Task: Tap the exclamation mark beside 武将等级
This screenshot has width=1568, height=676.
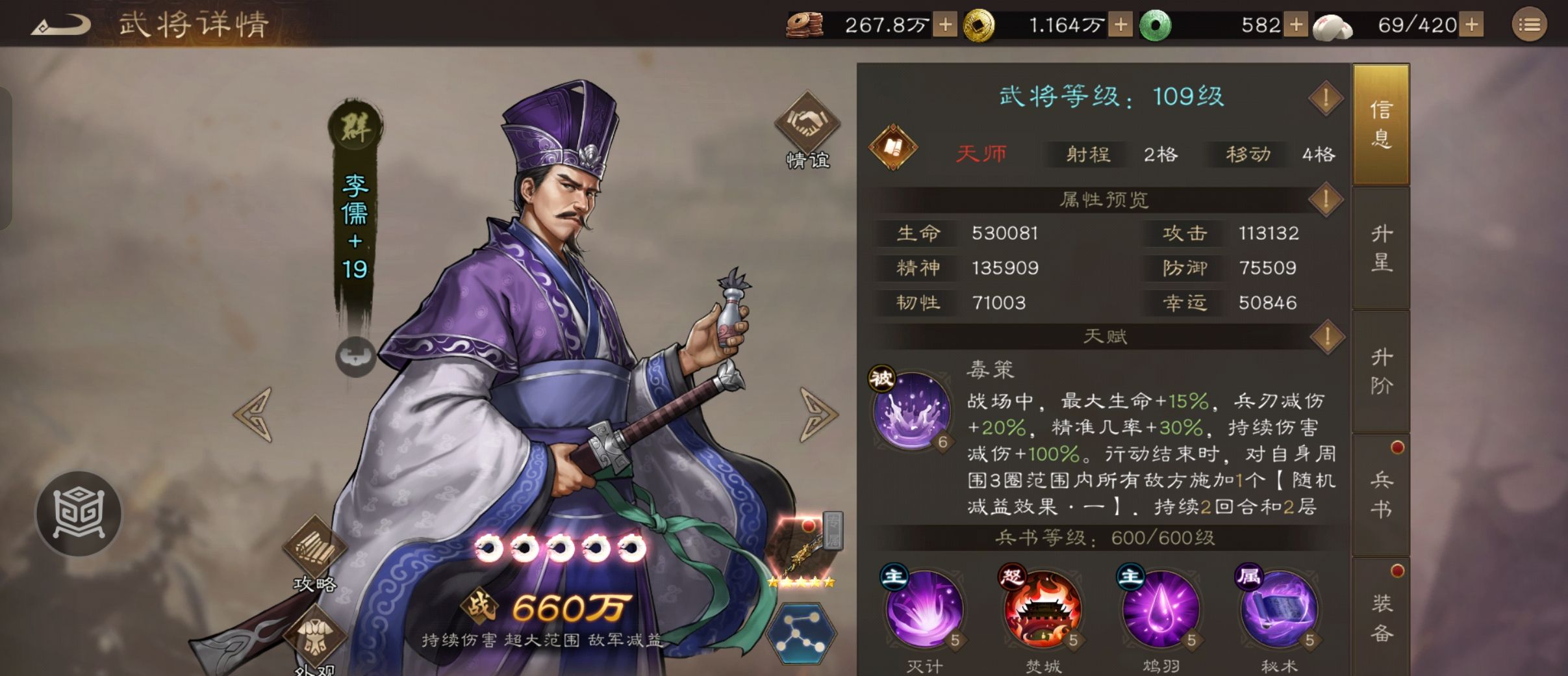Action: 1327,98
